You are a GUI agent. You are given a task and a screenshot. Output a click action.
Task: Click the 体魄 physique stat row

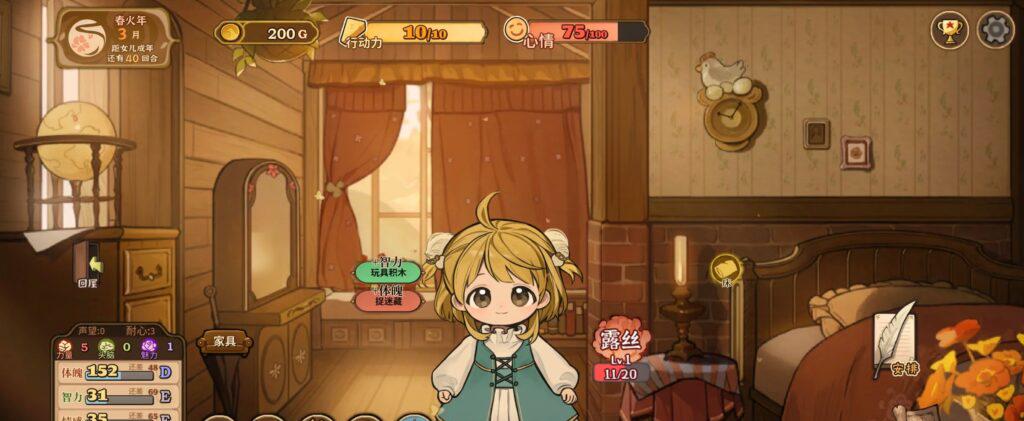tap(112, 372)
